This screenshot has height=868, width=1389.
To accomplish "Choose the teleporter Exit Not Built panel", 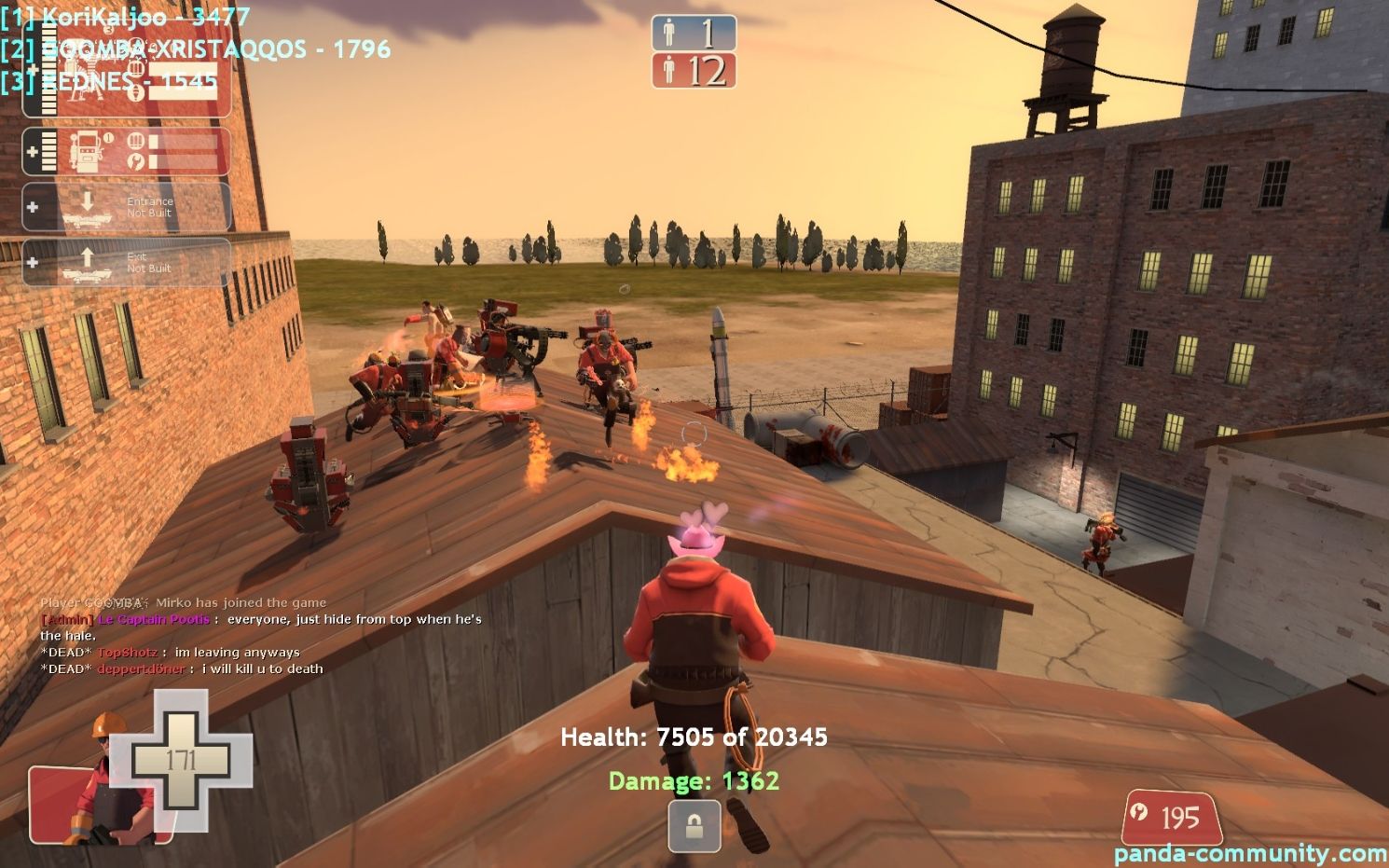I will (127, 262).
